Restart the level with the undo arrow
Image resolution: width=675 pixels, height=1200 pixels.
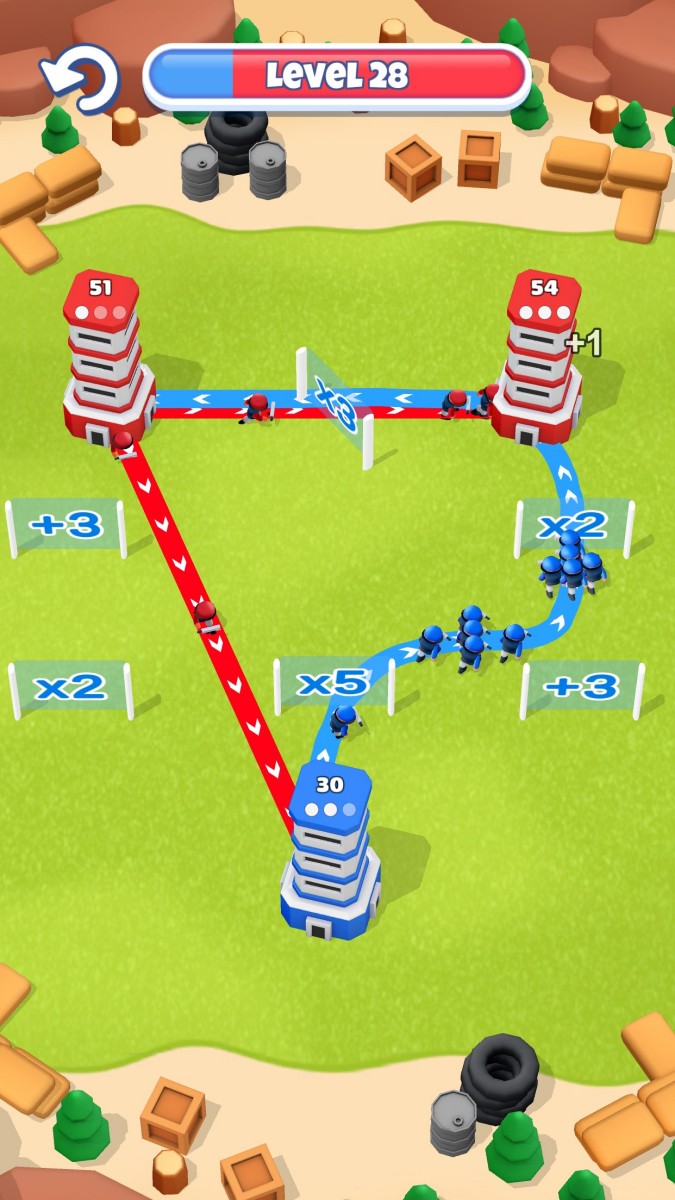click(x=82, y=77)
